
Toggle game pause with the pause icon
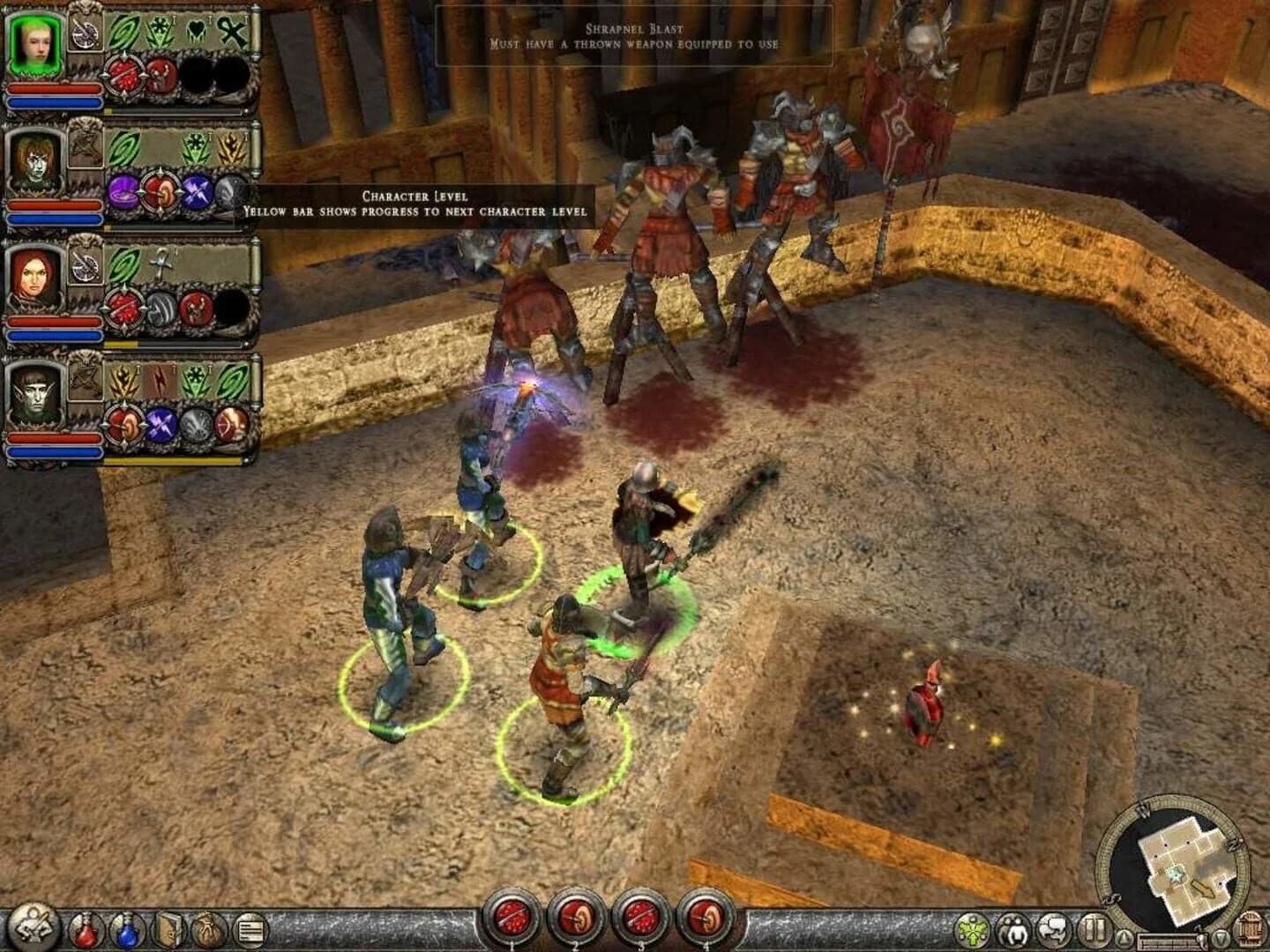click(x=1094, y=929)
